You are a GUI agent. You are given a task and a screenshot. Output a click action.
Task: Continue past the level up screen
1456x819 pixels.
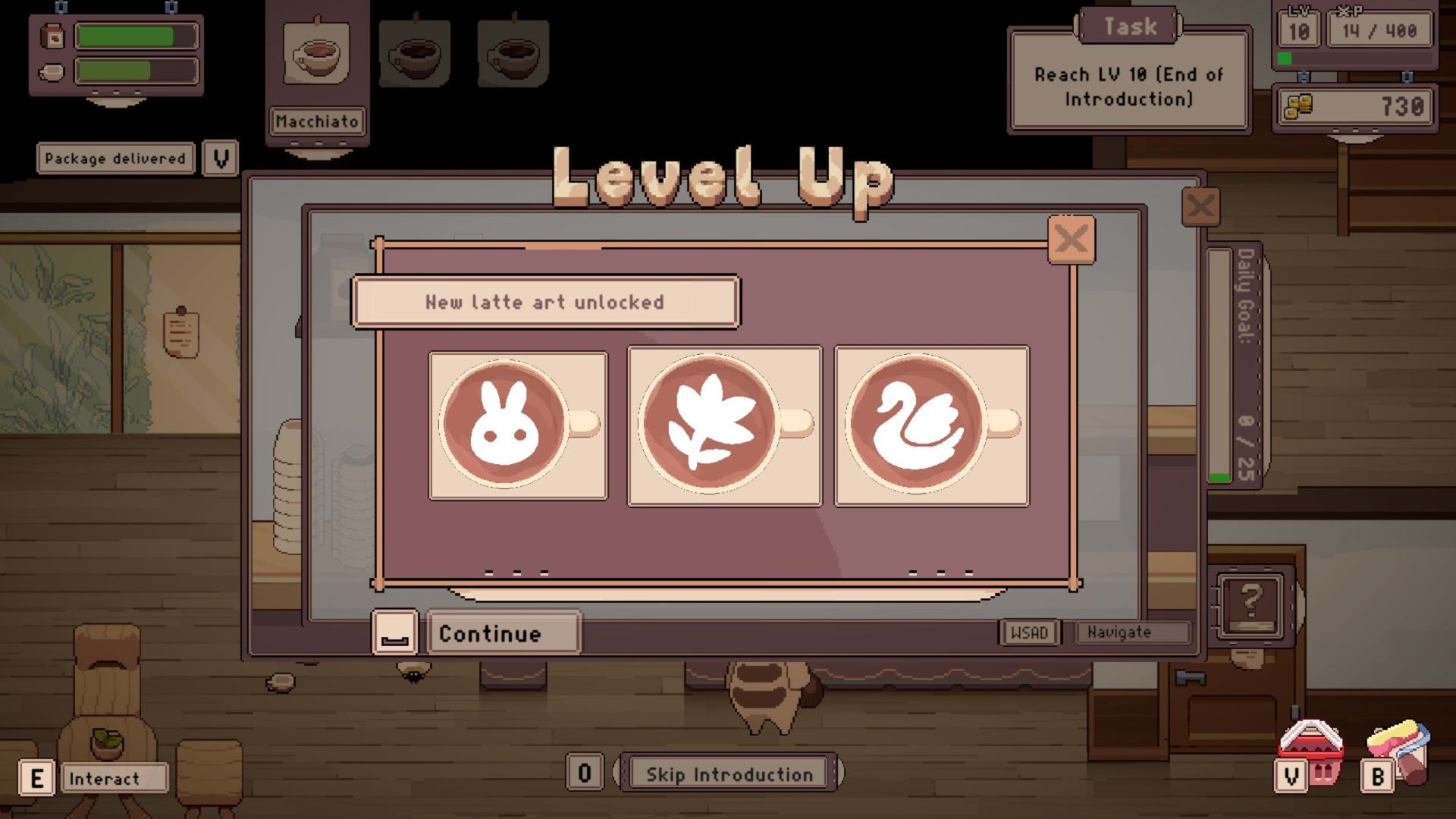(504, 633)
